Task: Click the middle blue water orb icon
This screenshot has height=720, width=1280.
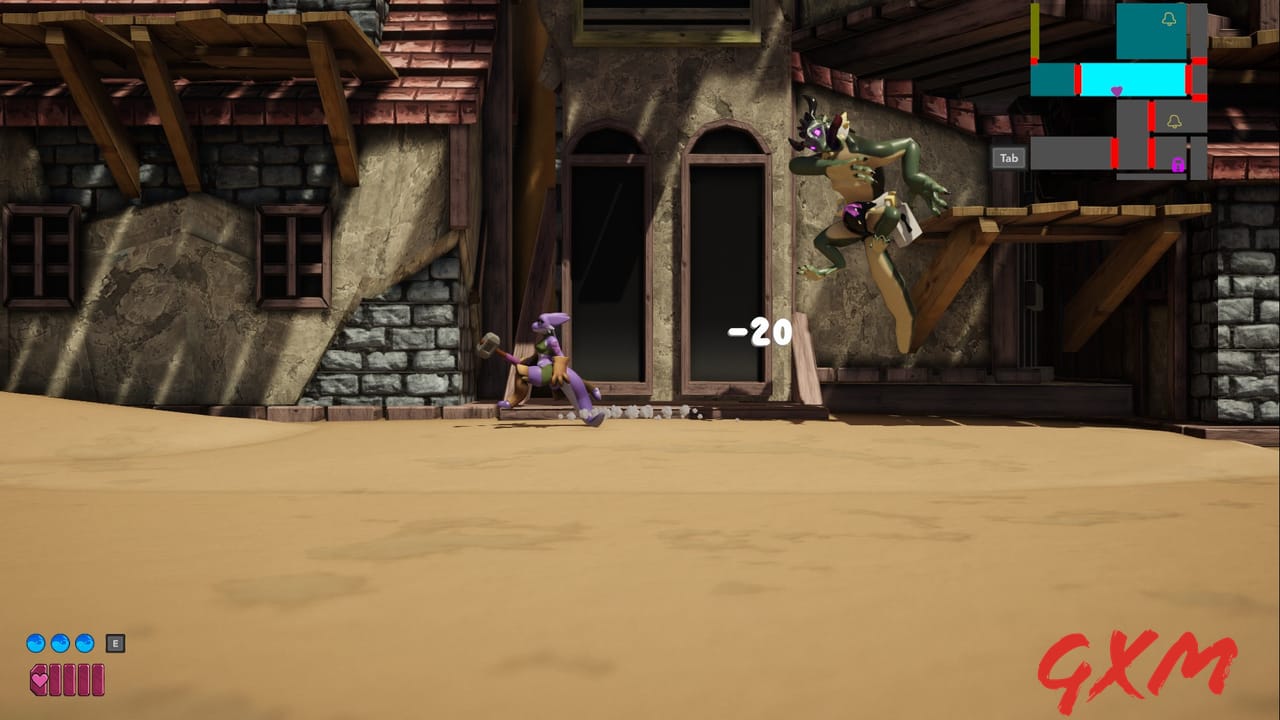Action: pos(60,642)
